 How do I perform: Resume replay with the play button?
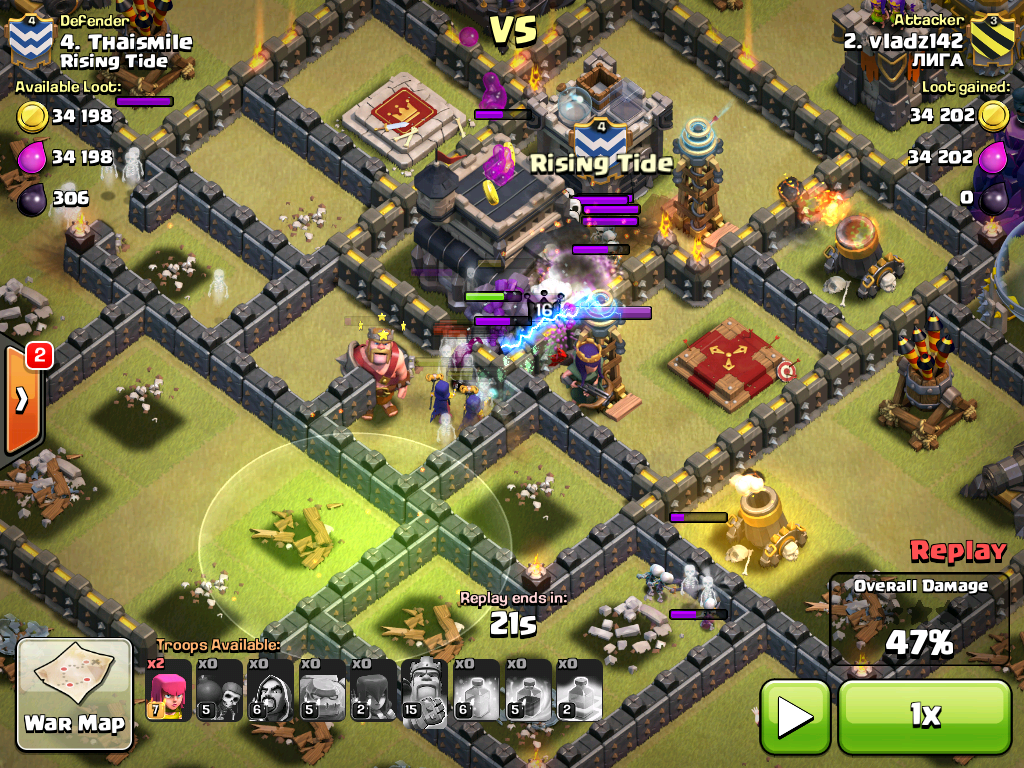click(795, 715)
